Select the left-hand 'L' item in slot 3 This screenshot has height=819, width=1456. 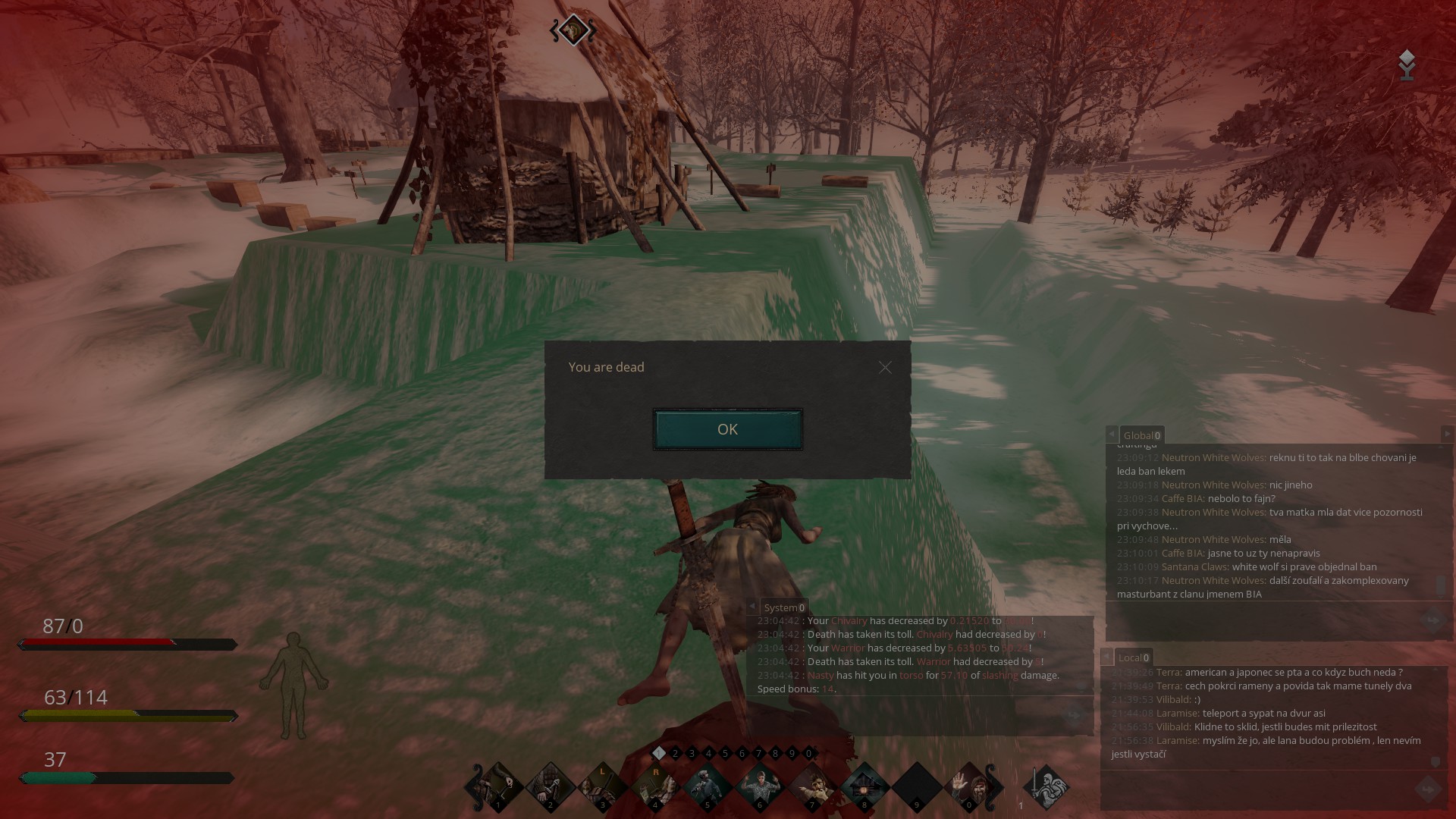point(602,787)
